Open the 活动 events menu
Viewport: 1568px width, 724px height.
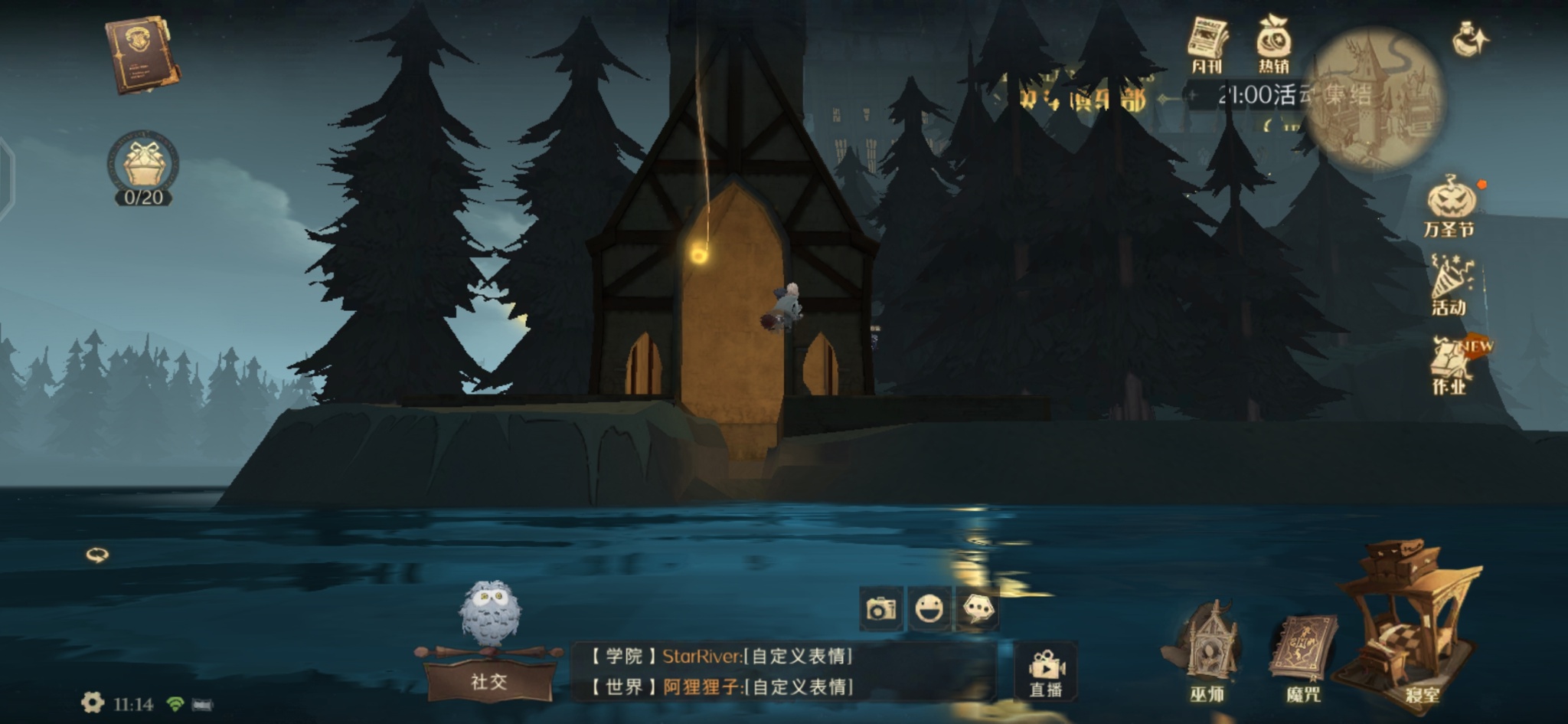tap(1450, 285)
